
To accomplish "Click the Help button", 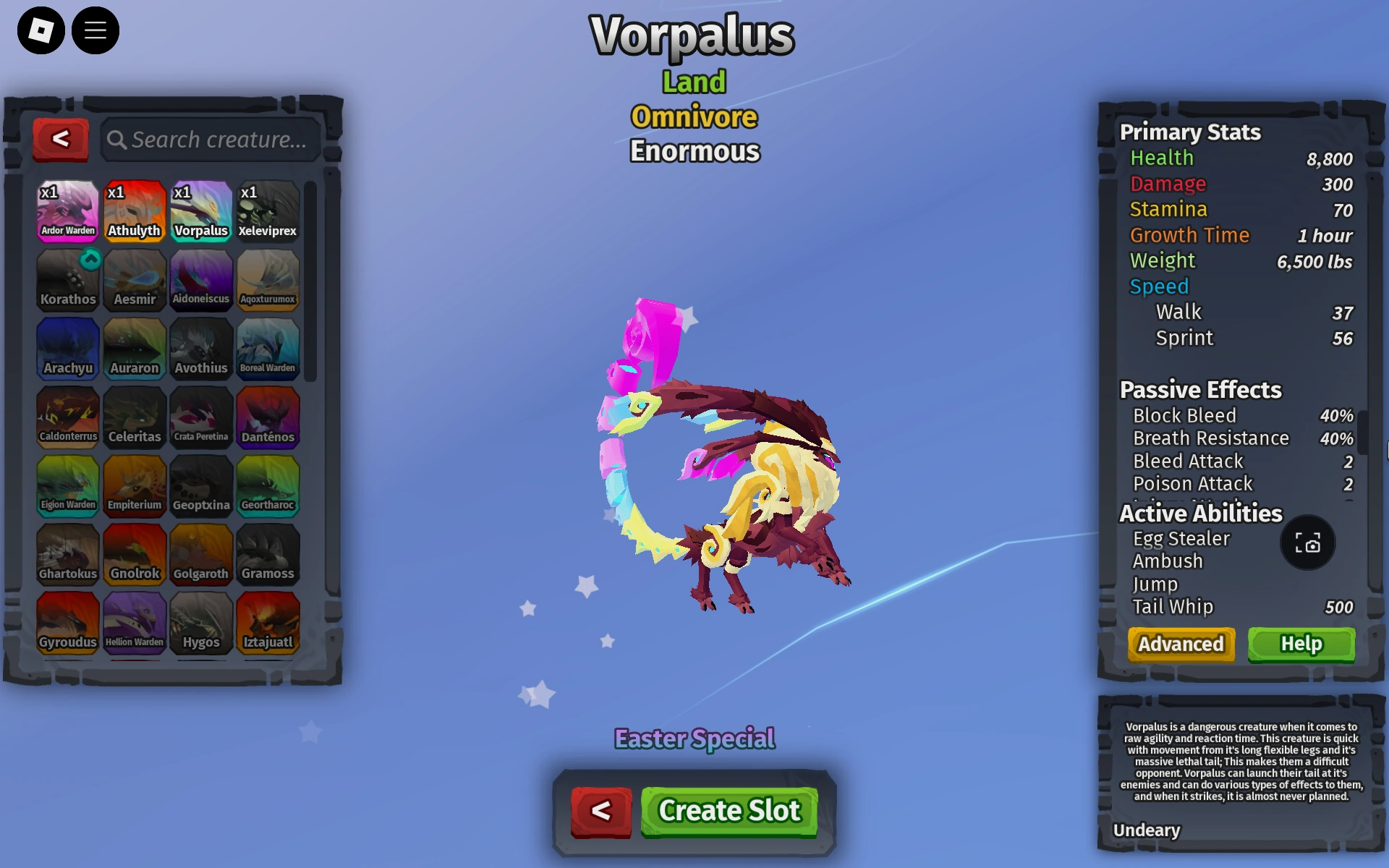I will point(1301,644).
